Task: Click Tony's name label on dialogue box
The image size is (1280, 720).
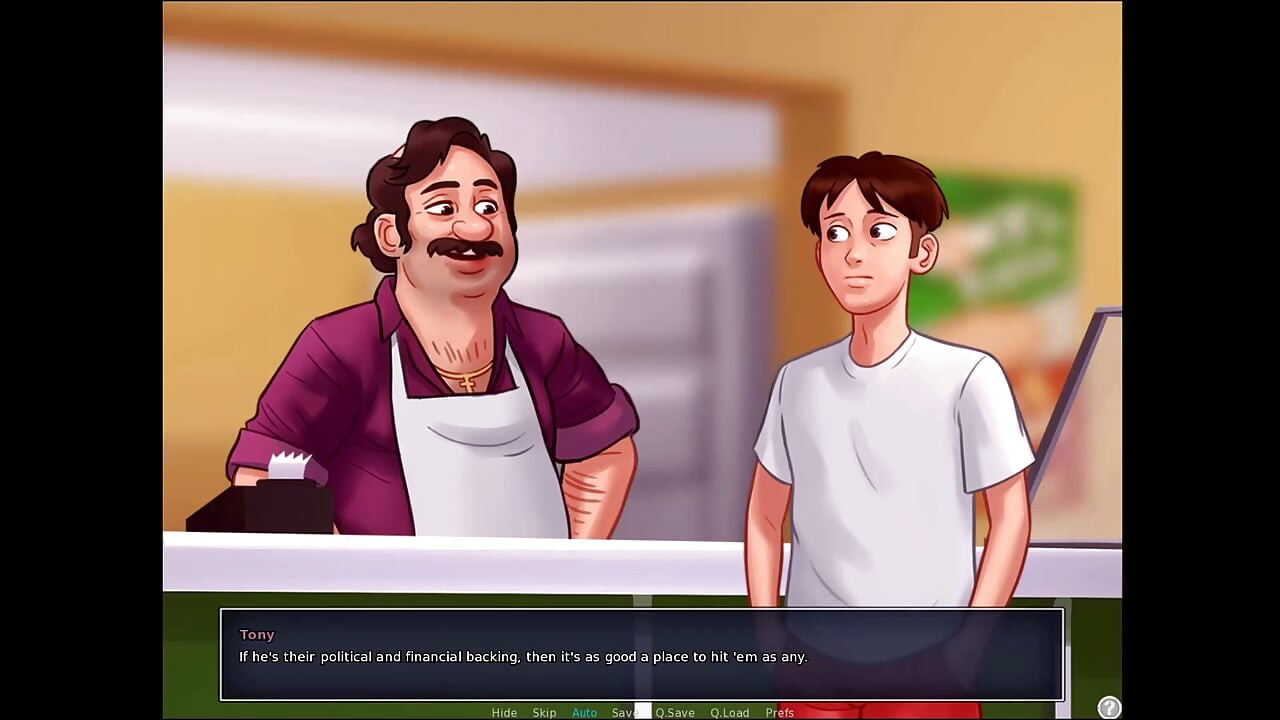Action: click(x=257, y=634)
